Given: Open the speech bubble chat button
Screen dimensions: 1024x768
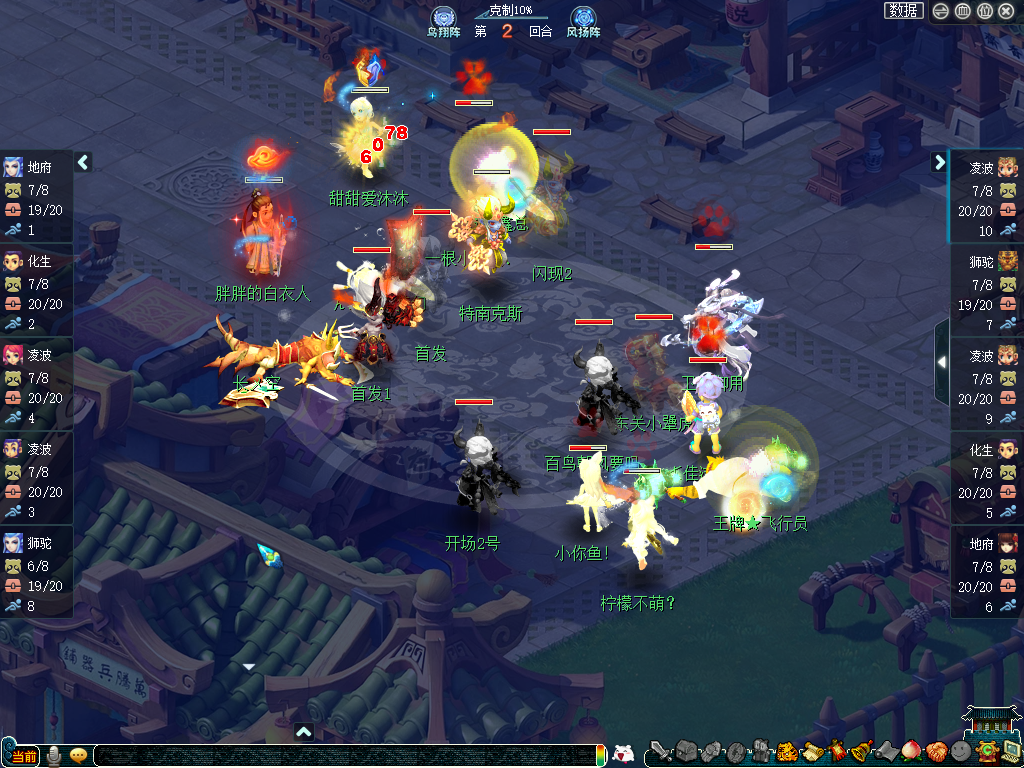Looking at the screenshot, I should [78, 755].
